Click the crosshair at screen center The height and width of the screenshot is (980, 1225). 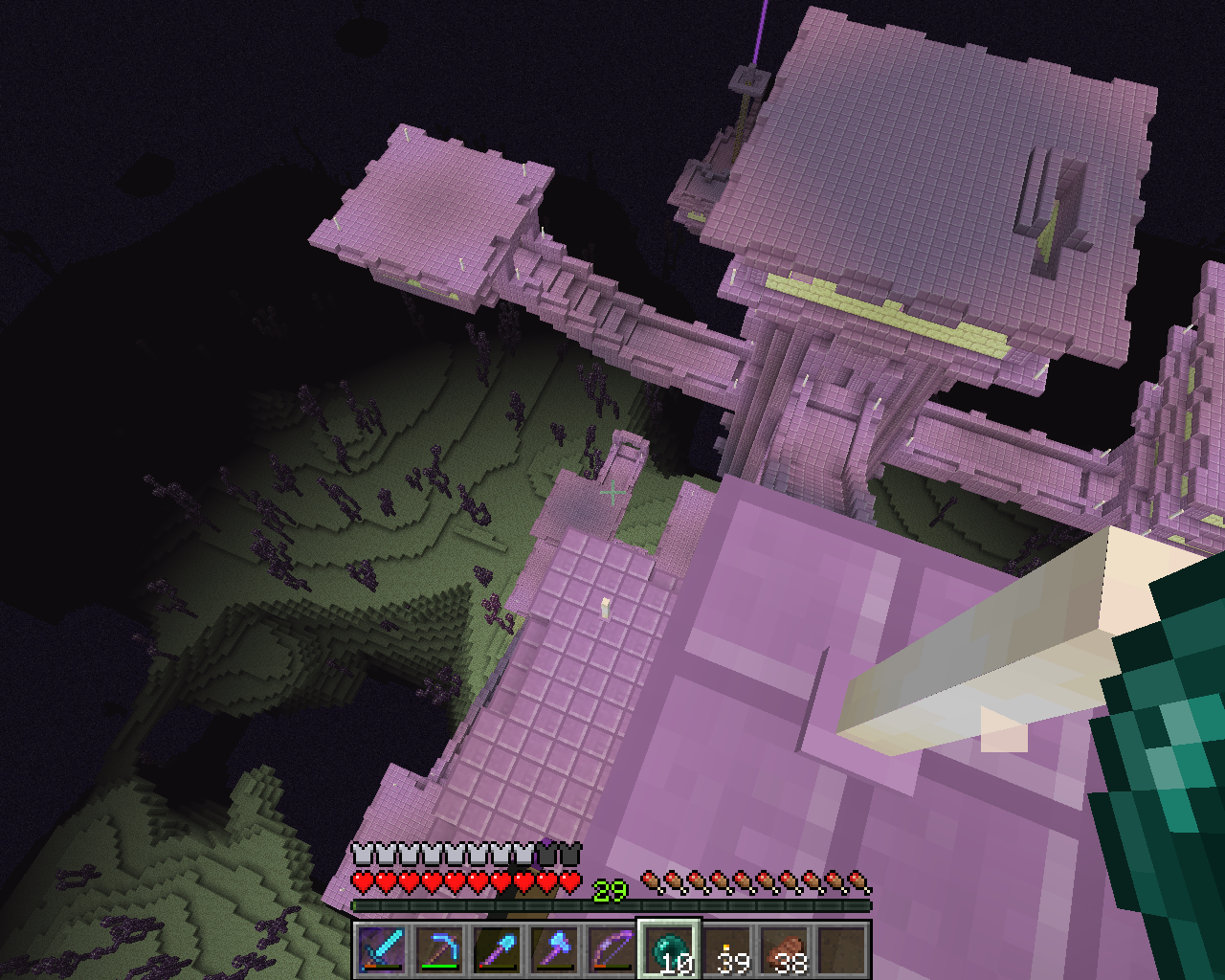coord(612,492)
